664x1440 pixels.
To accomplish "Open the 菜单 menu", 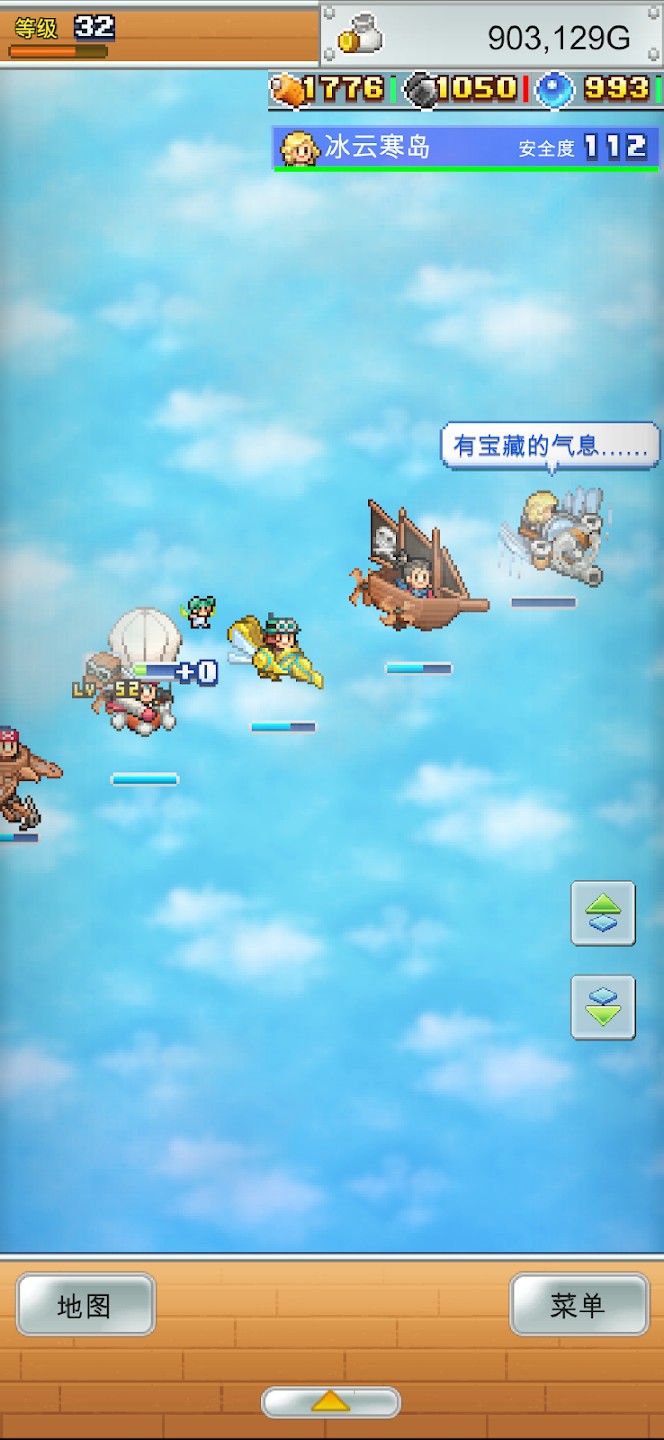I will pos(579,1305).
